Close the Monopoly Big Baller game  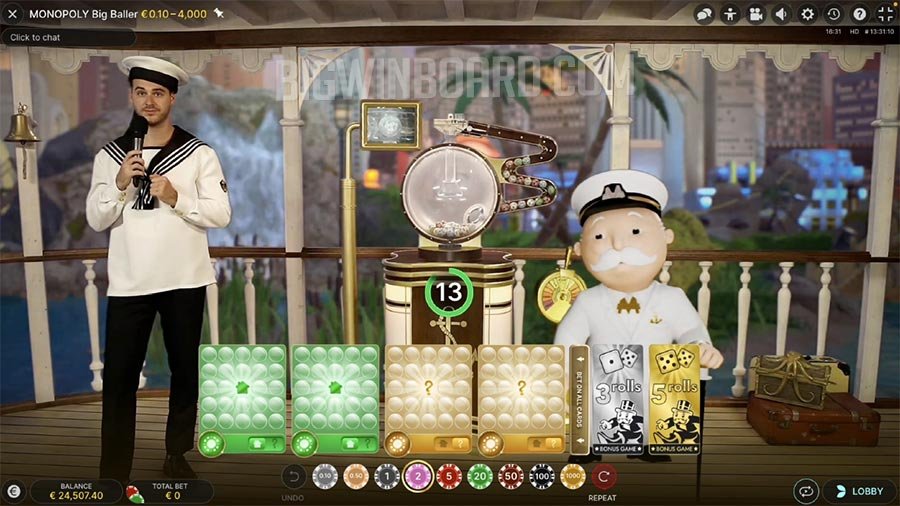coord(13,14)
